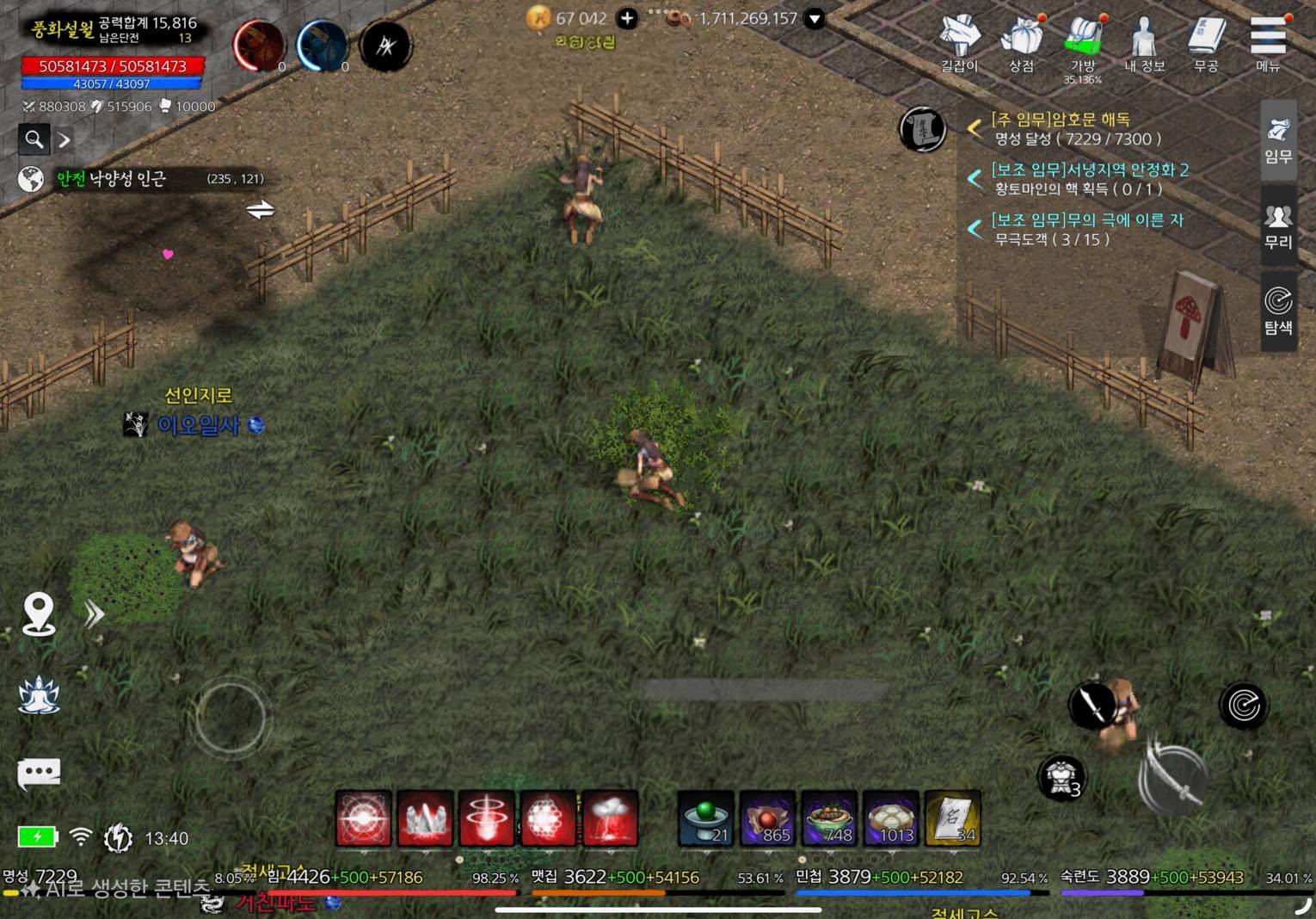Open the 무공 martial arts book
Viewport: 1316px width, 919px height.
point(1206,41)
